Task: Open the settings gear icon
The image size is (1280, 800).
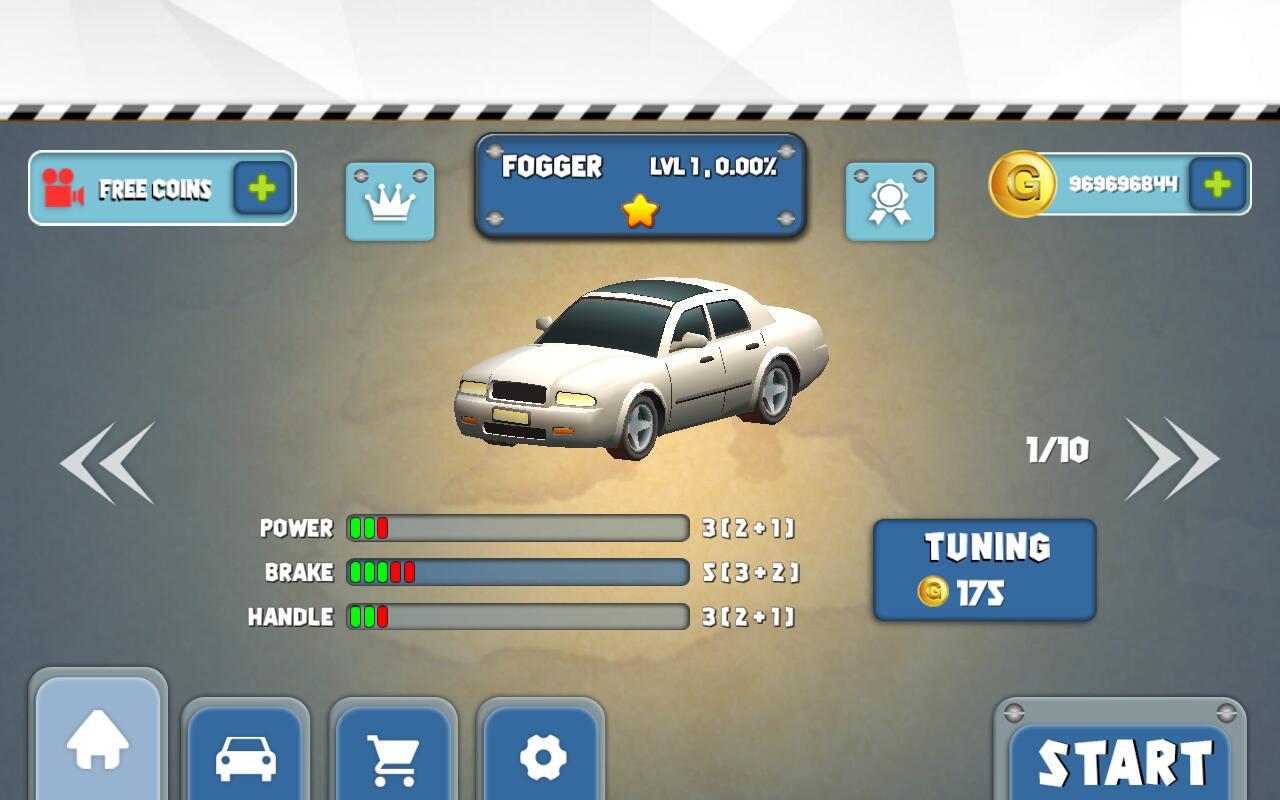Action: click(544, 755)
